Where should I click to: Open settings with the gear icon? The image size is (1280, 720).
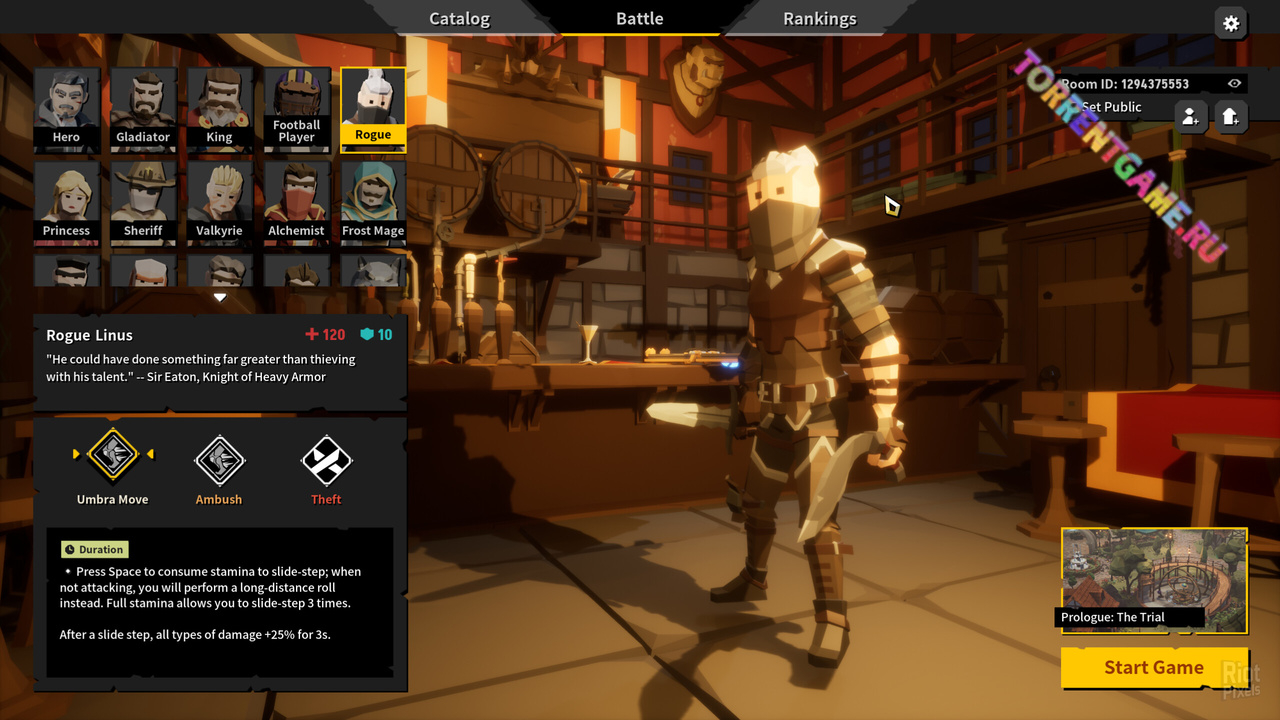click(x=1231, y=23)
